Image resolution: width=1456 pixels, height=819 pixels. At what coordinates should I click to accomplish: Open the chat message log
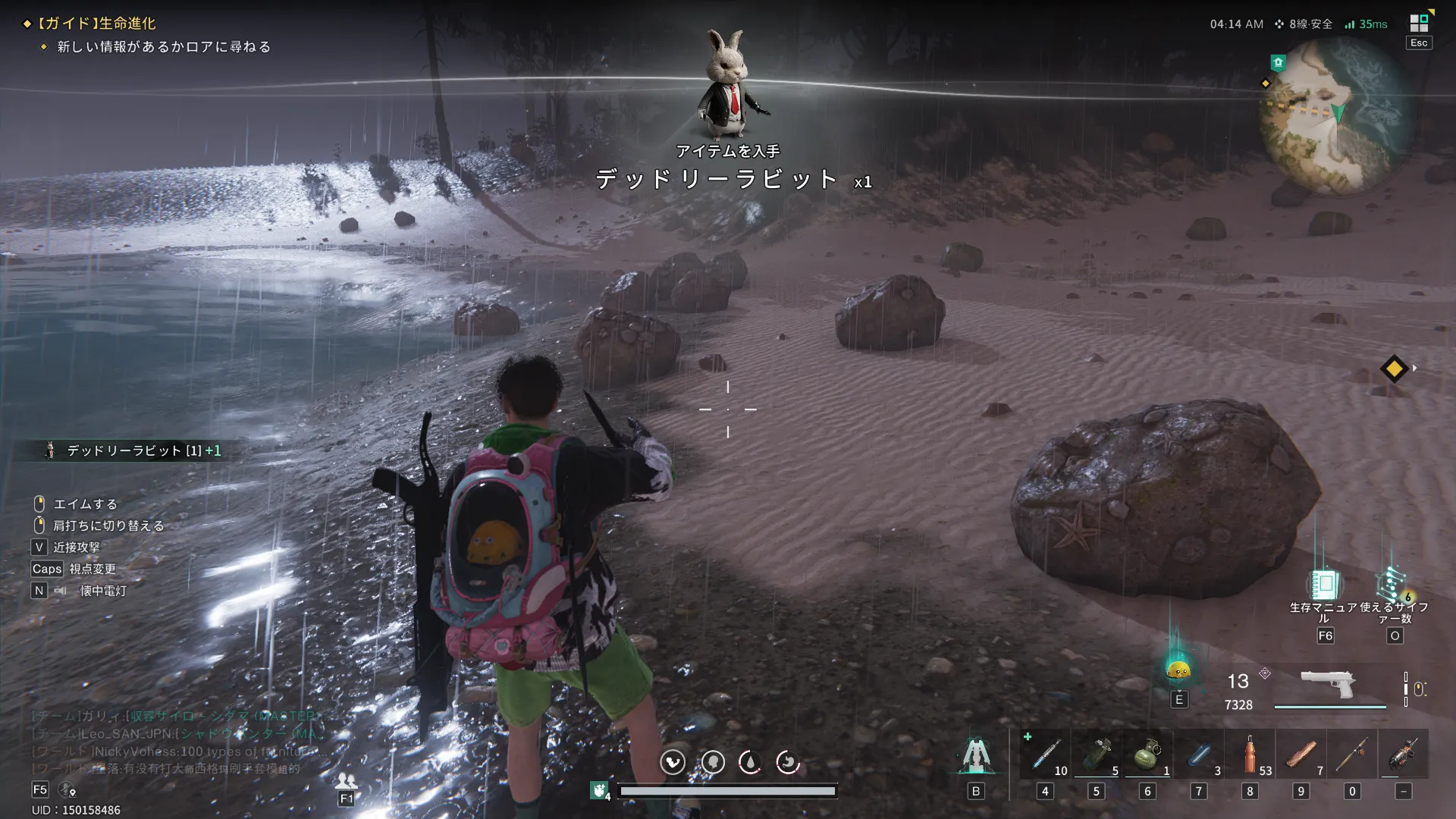coord(174,742)
